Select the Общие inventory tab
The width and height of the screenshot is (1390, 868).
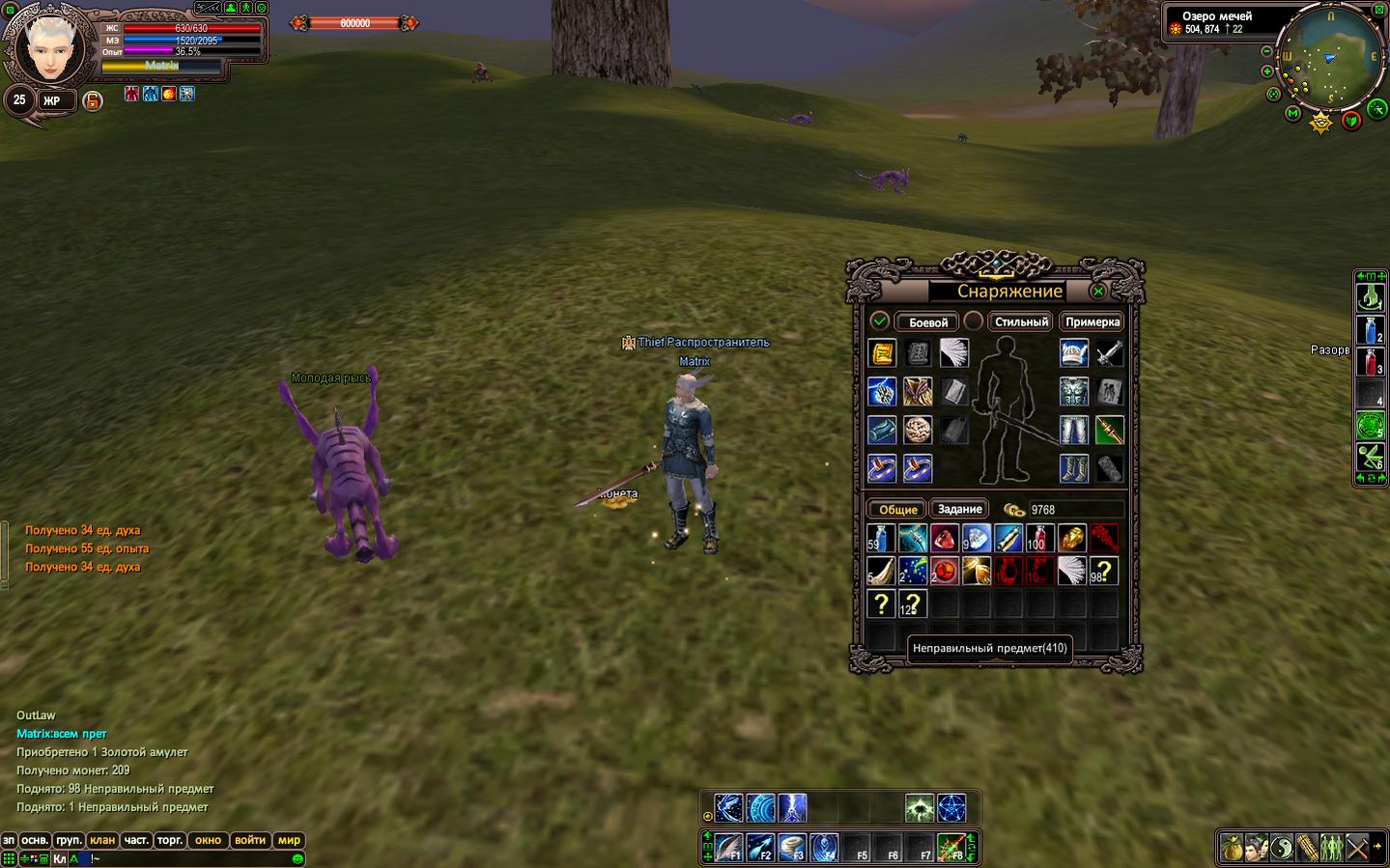point(897,509)
